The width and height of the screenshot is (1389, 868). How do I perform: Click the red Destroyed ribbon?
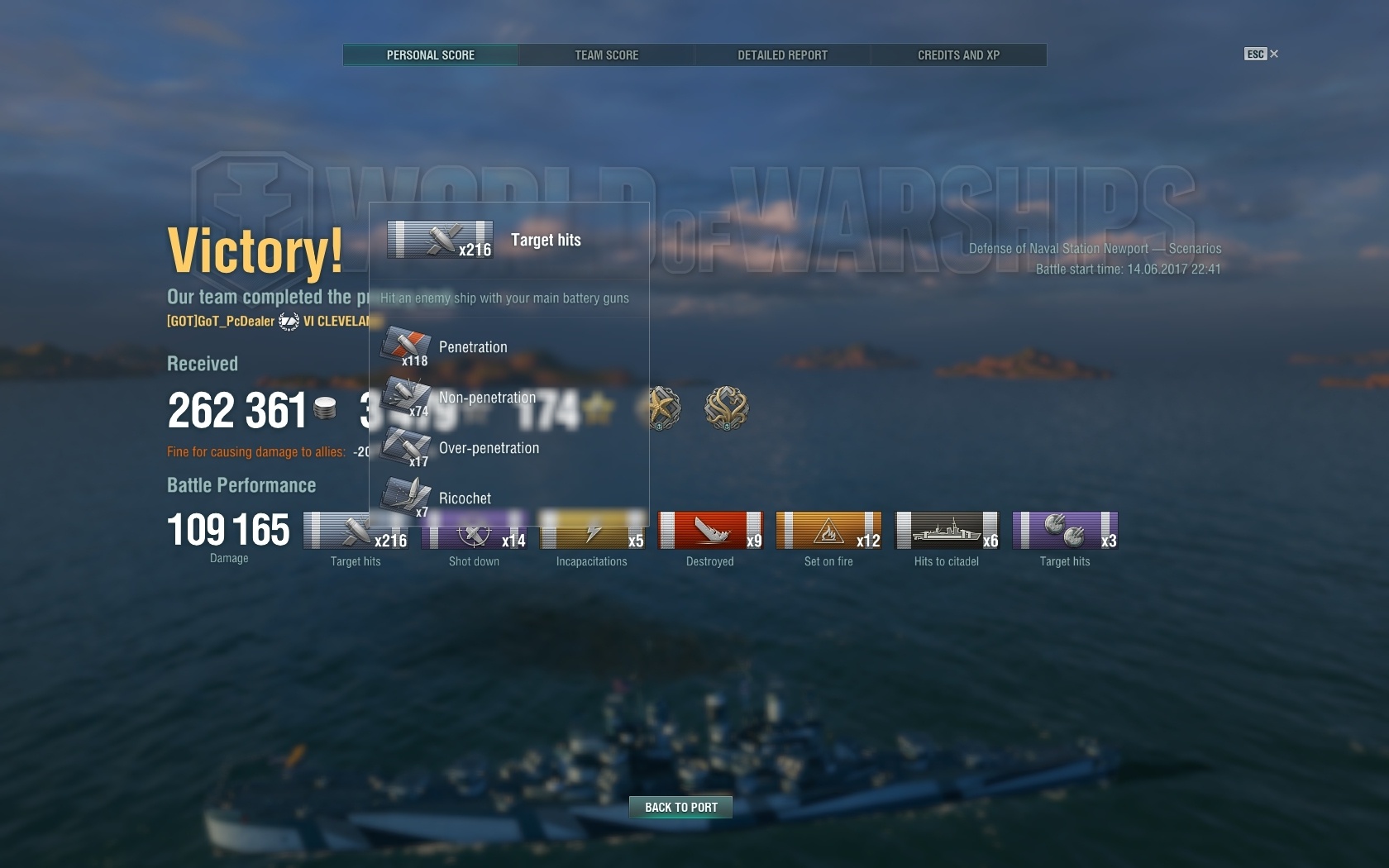710,531
